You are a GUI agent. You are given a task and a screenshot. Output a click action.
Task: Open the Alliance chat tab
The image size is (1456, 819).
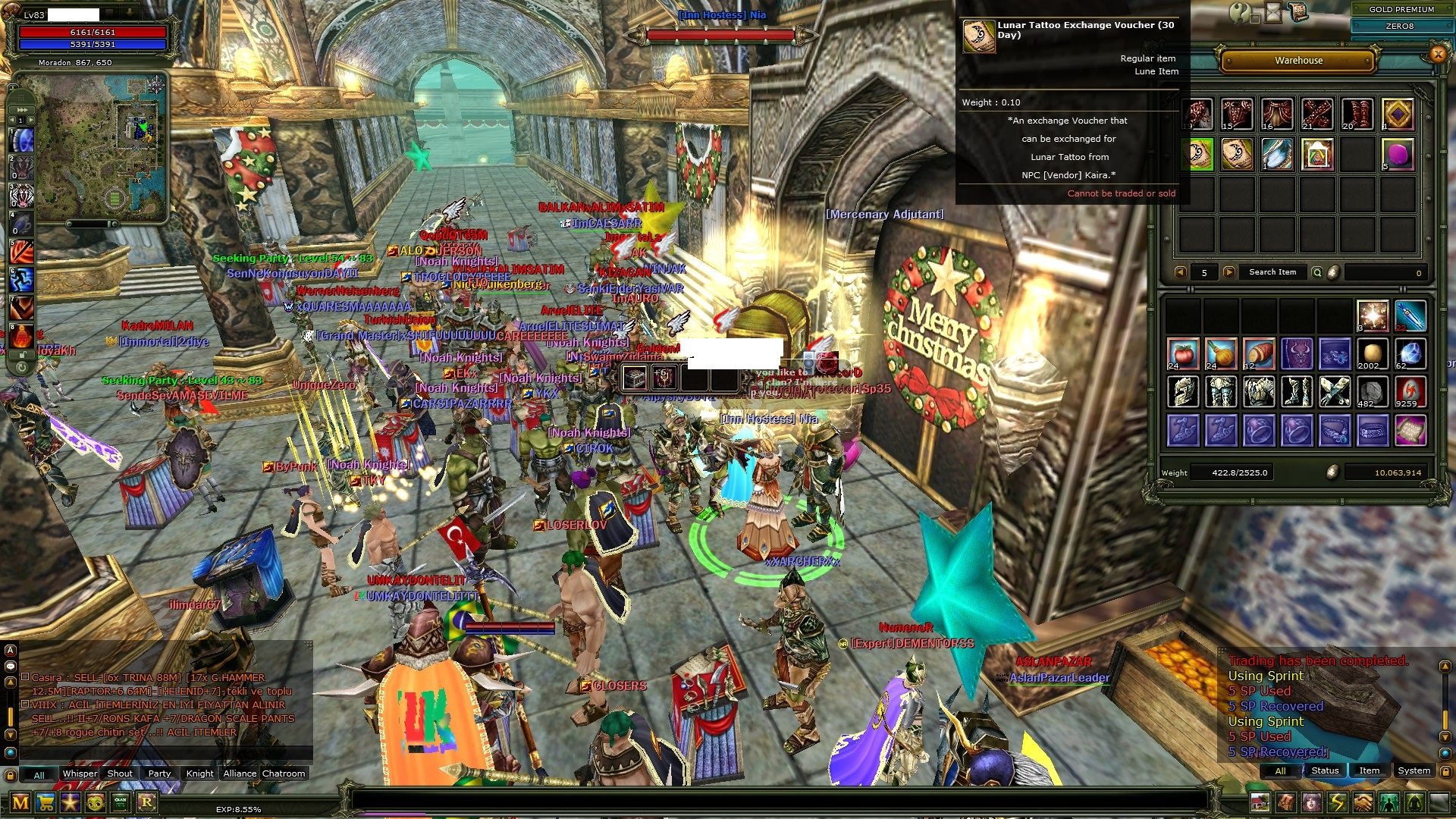[240, 774]
